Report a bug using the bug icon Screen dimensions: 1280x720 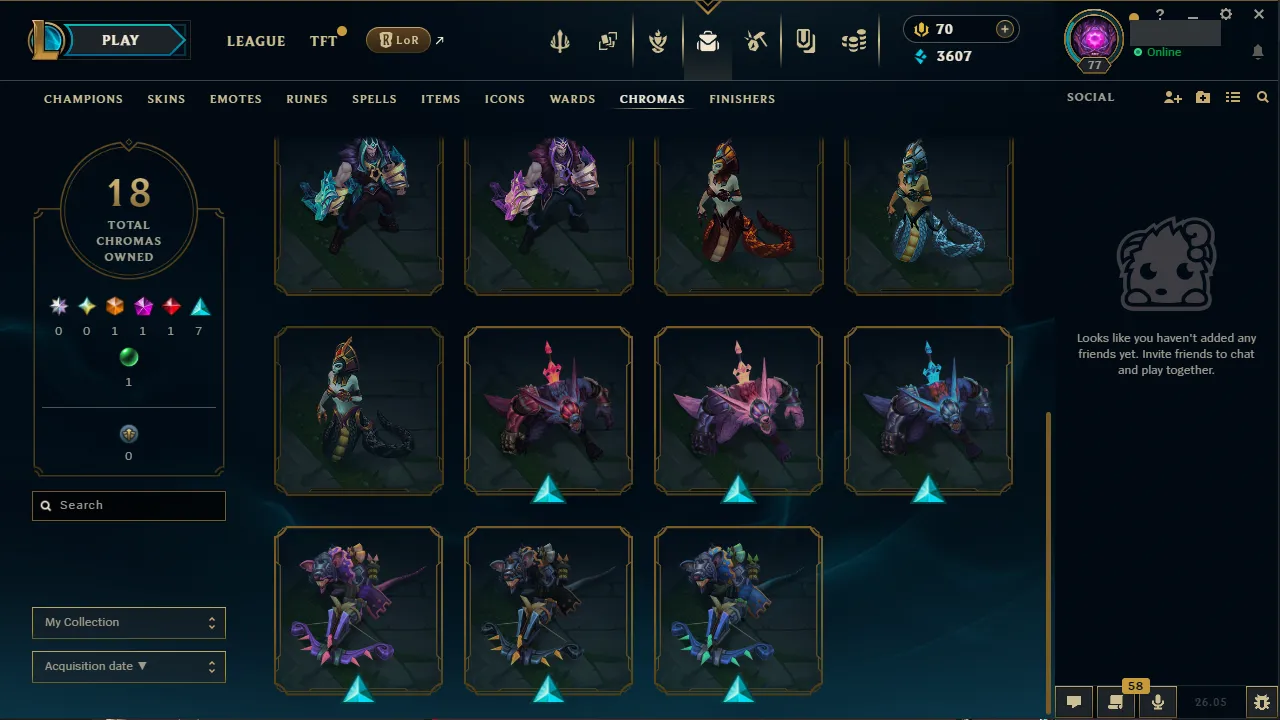1259,702
